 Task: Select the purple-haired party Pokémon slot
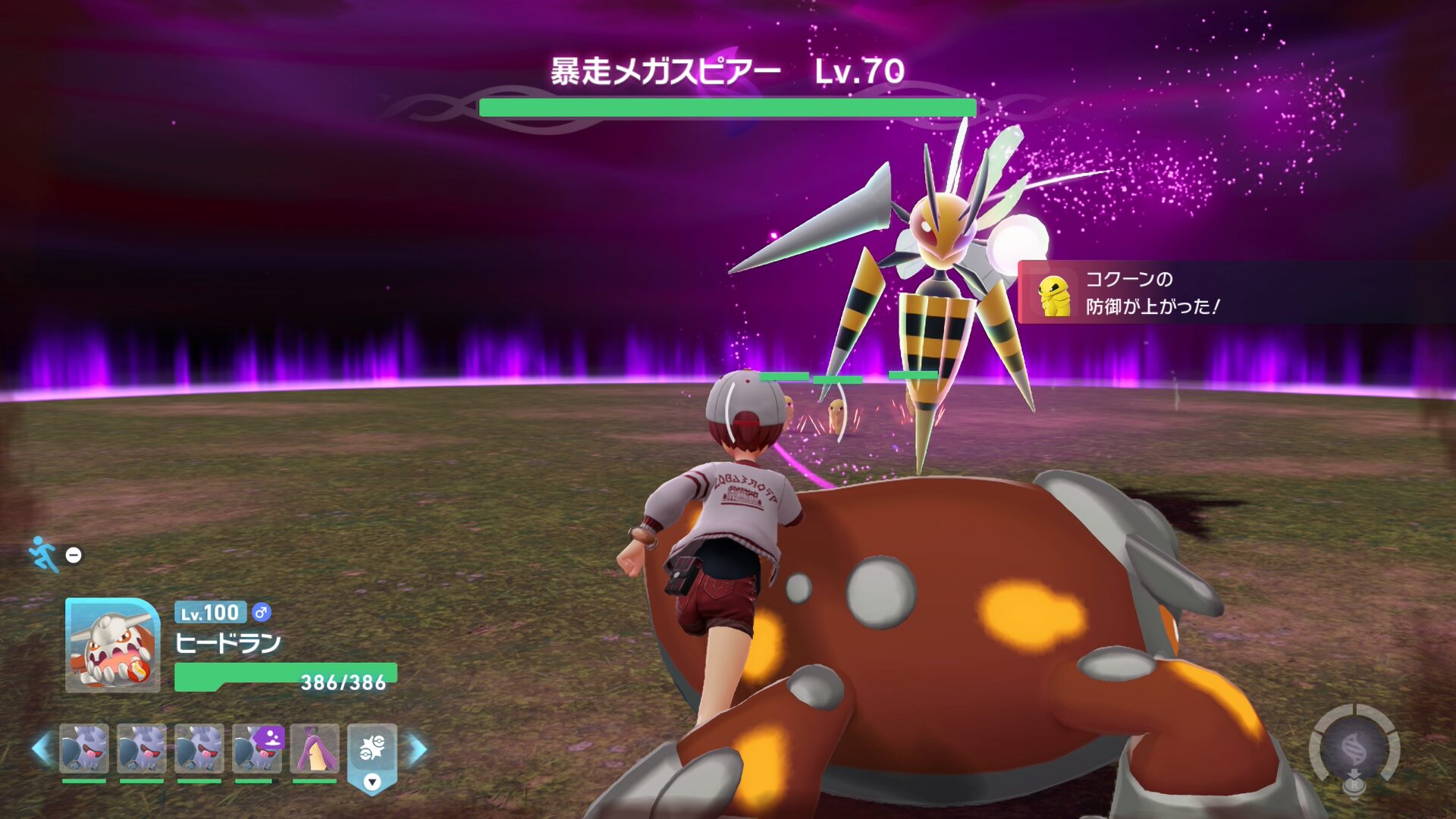point(315,748)
